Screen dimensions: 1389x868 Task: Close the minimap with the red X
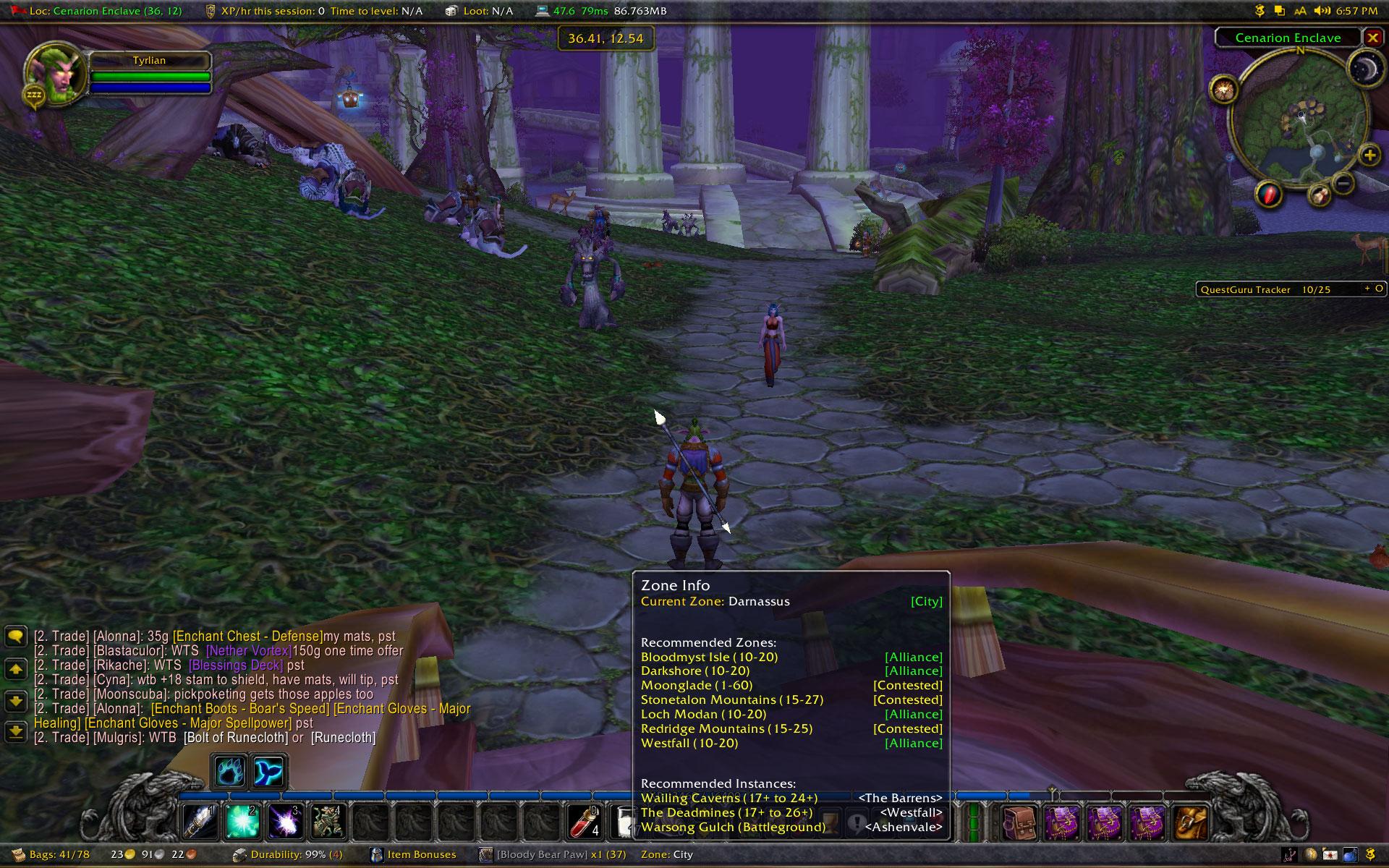(x=1372, y=37)
